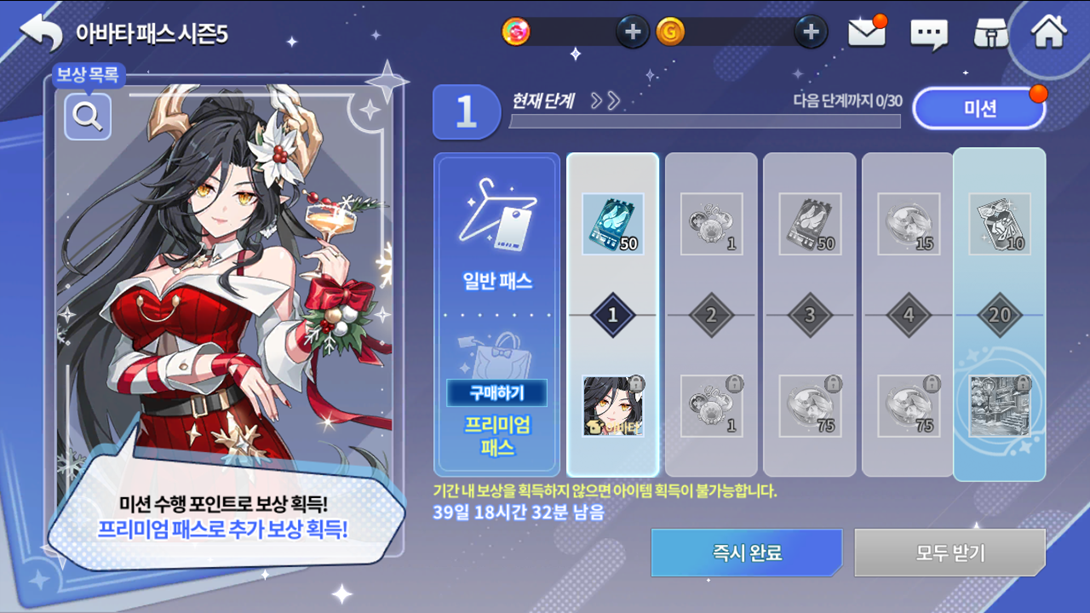Return to the home screen
The height and width of the screenshot is (613, 1090).
click(1049, 32)
